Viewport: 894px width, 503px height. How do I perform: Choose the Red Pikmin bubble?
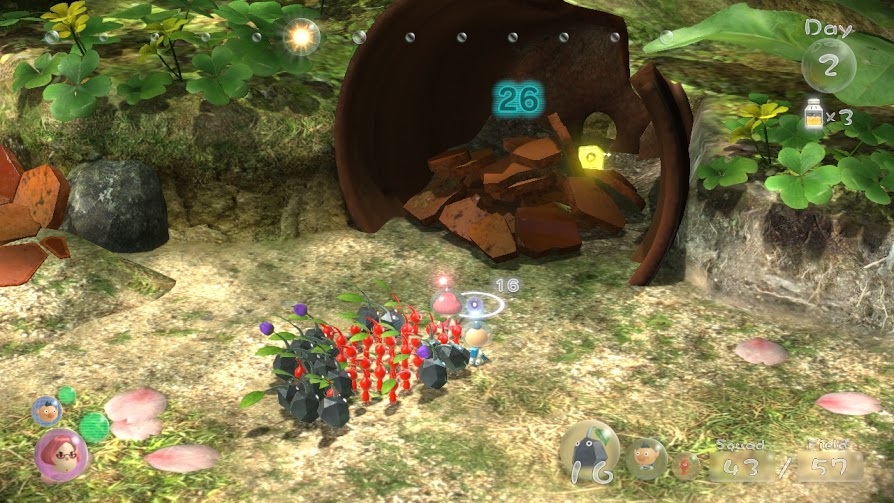click(x=685, y=465)
